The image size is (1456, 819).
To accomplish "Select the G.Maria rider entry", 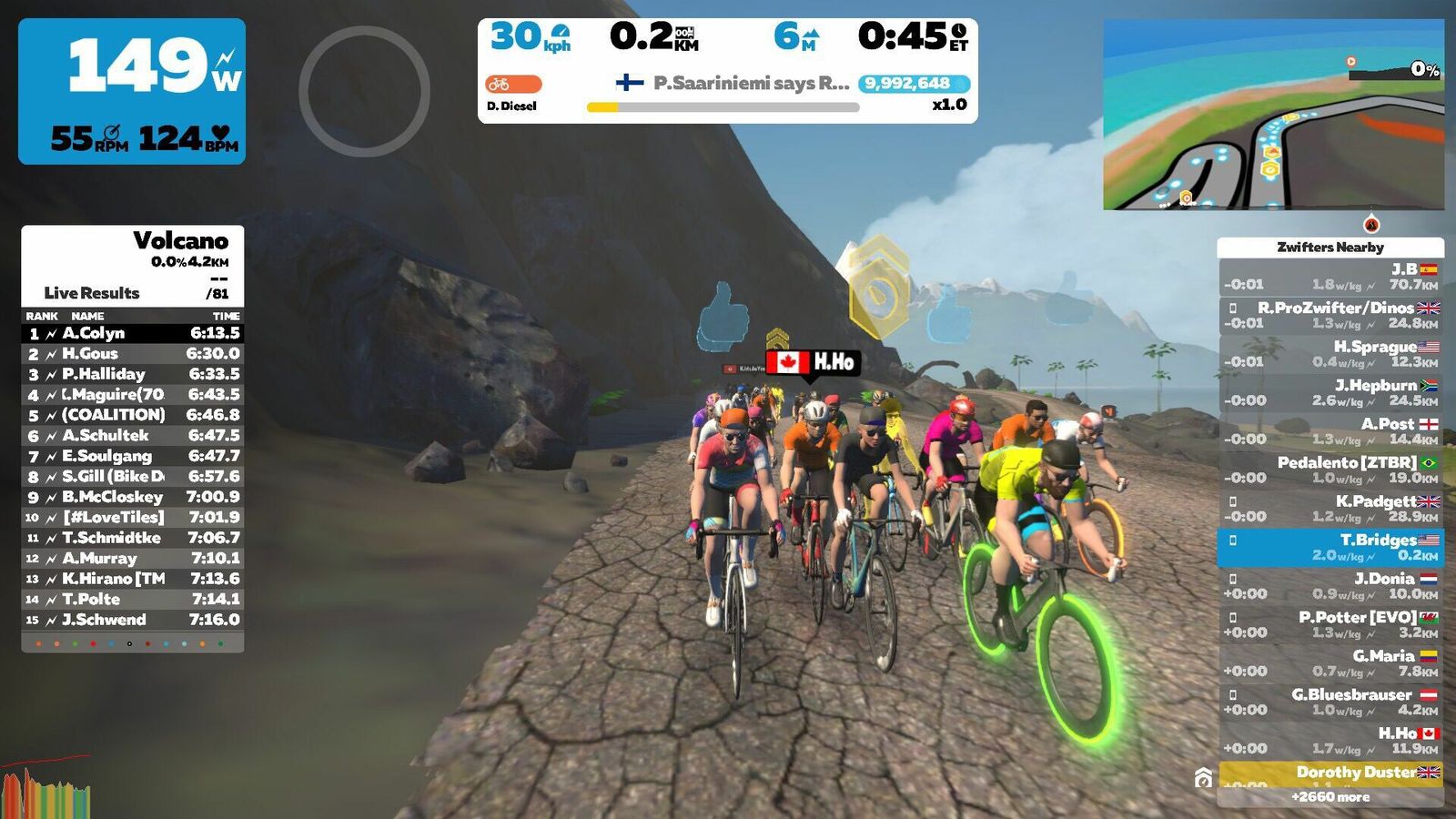I will (x=1330, y=663).
